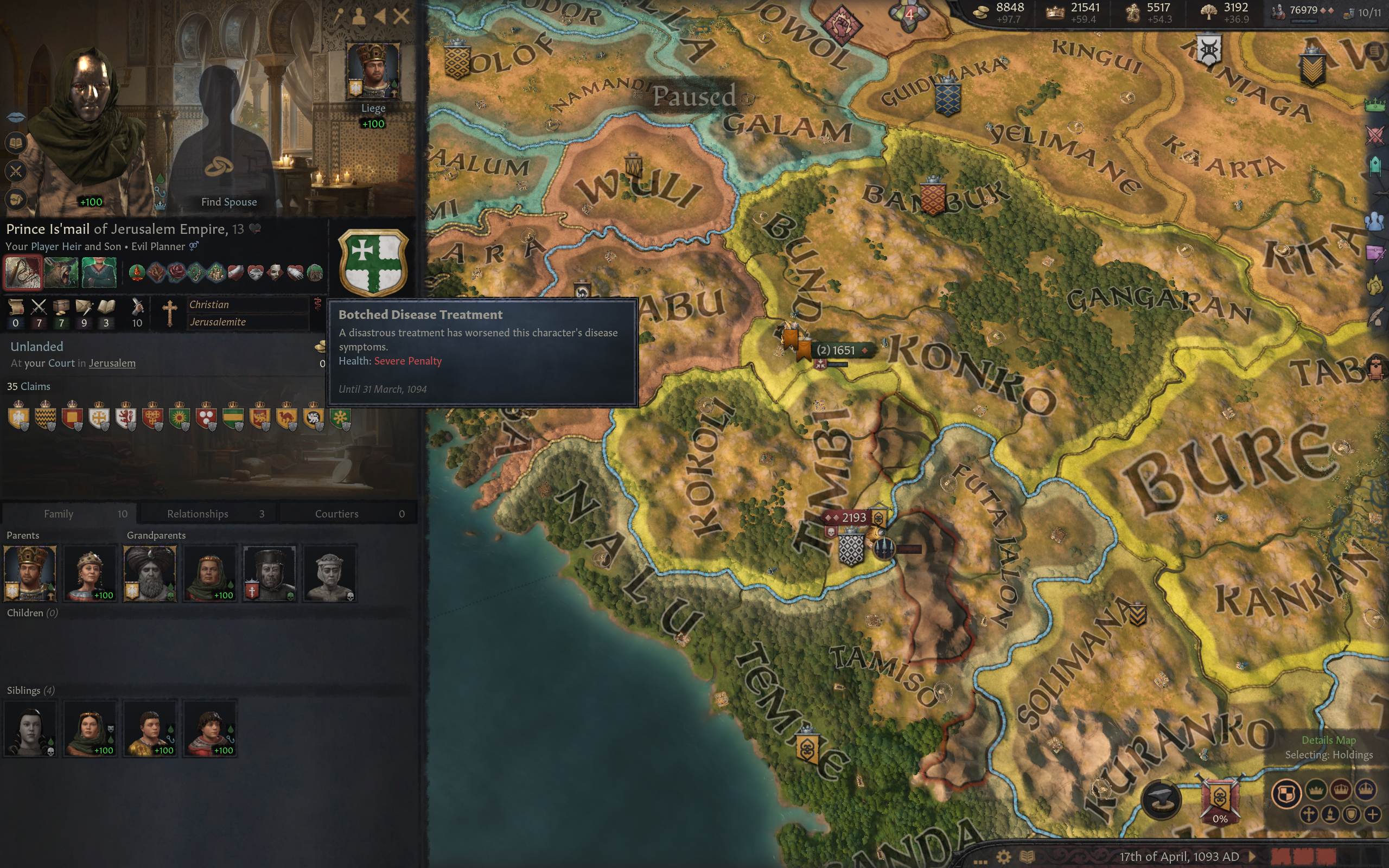Open the Liege portrait

[x=373, y=71]
